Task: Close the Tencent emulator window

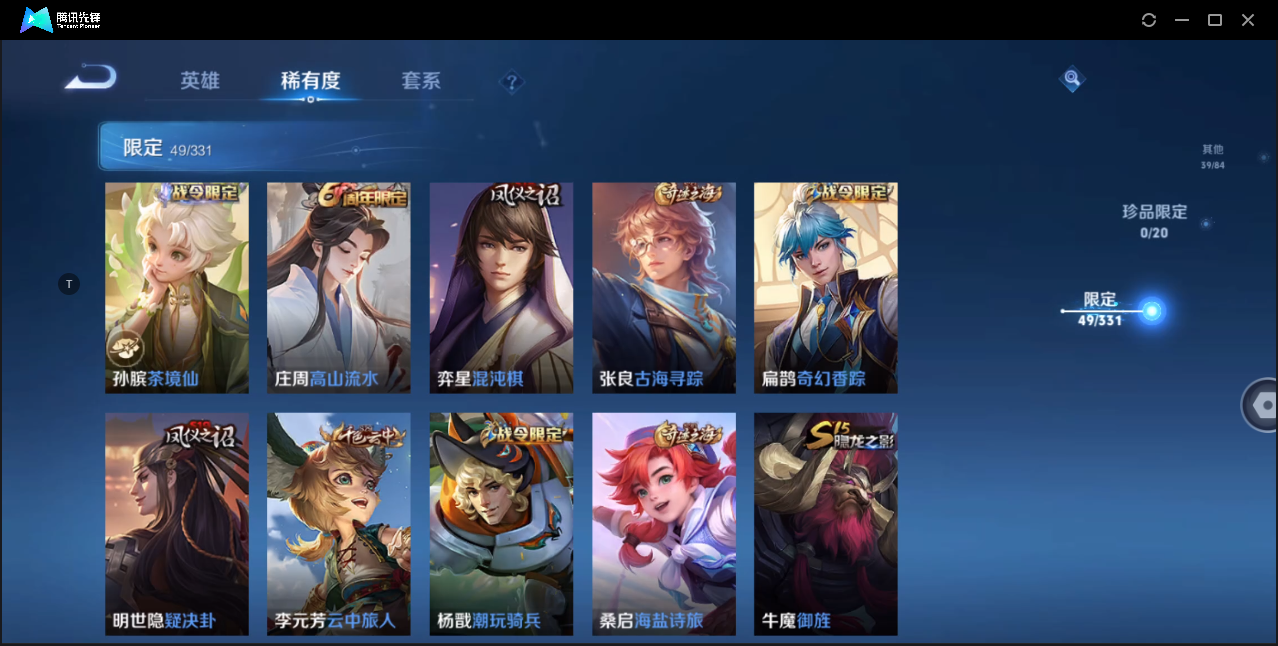Action: [1248, 20]
